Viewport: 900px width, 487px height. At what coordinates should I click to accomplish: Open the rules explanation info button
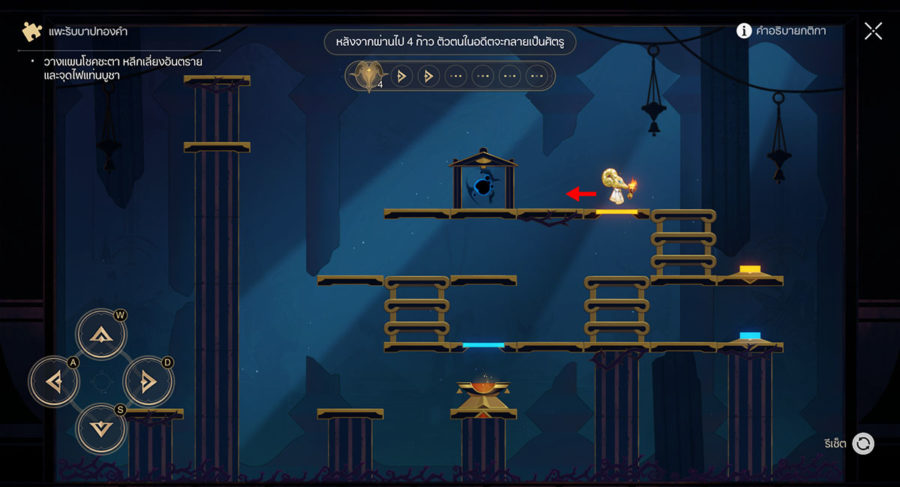pyautogui.click(x=744, y=31)
